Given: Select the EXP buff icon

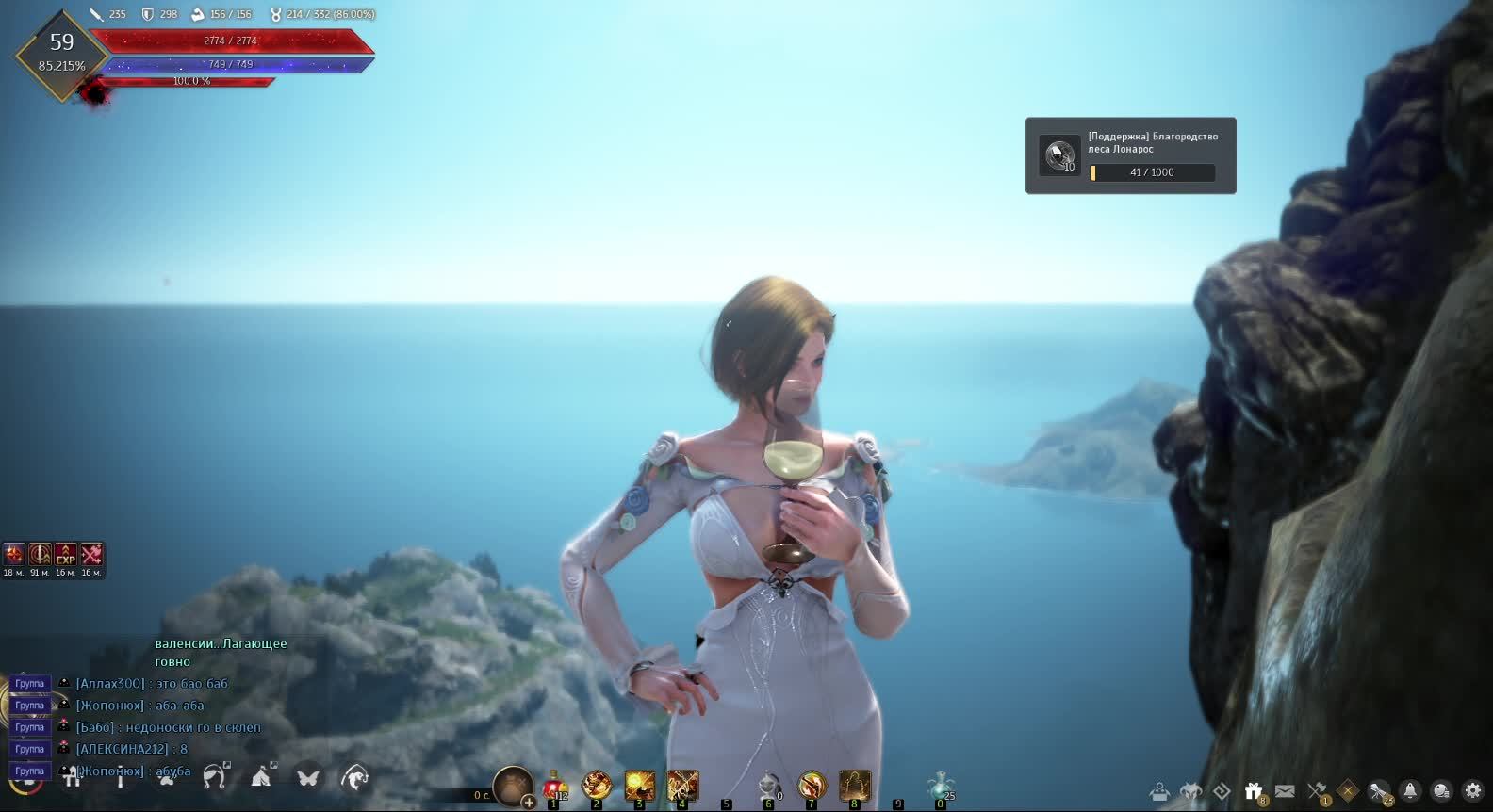Looking at the screenshot, I should (x=65, y=554).
